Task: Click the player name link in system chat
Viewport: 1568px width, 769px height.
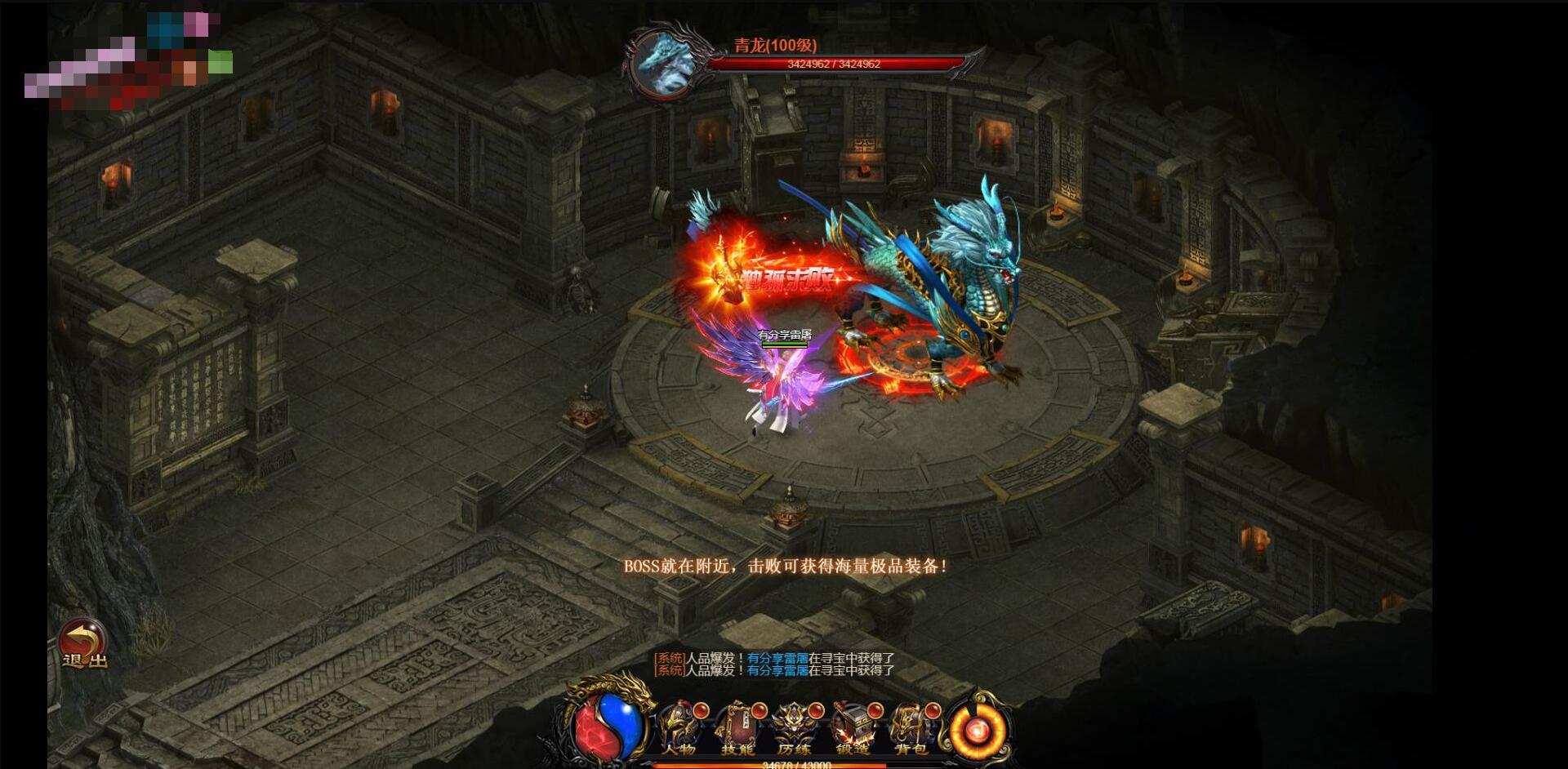Action: click(x=777, y=658)
